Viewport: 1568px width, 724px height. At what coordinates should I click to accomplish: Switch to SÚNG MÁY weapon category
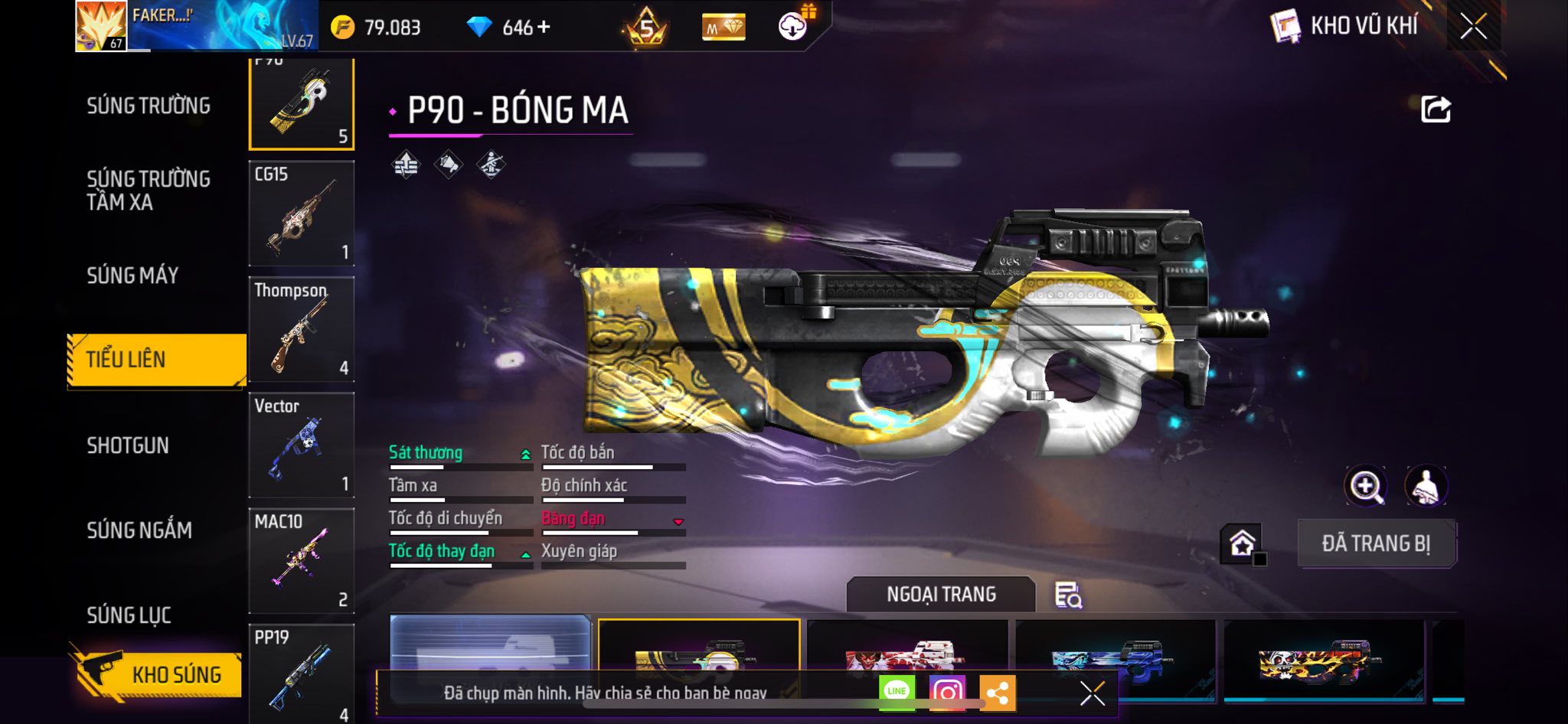(132, 276)
